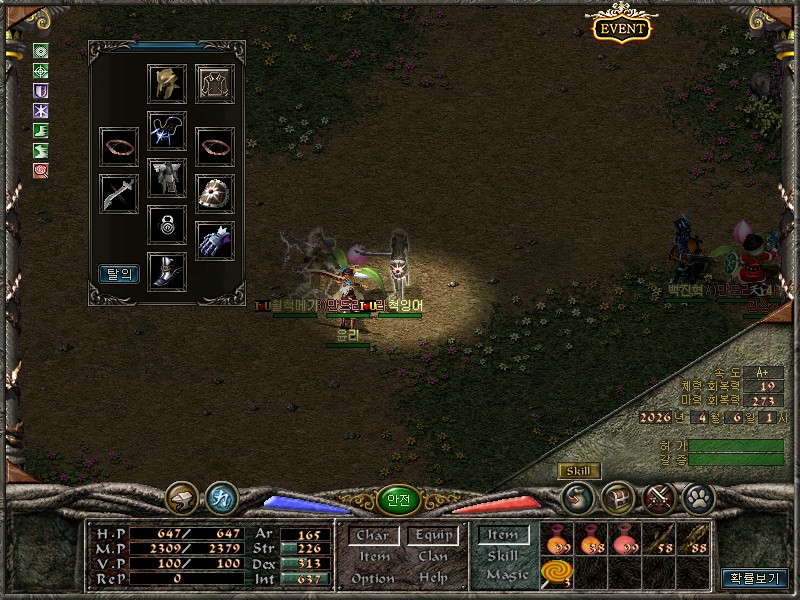Open the Clan menu
800x600 pixels.
(x=433, y=557)
